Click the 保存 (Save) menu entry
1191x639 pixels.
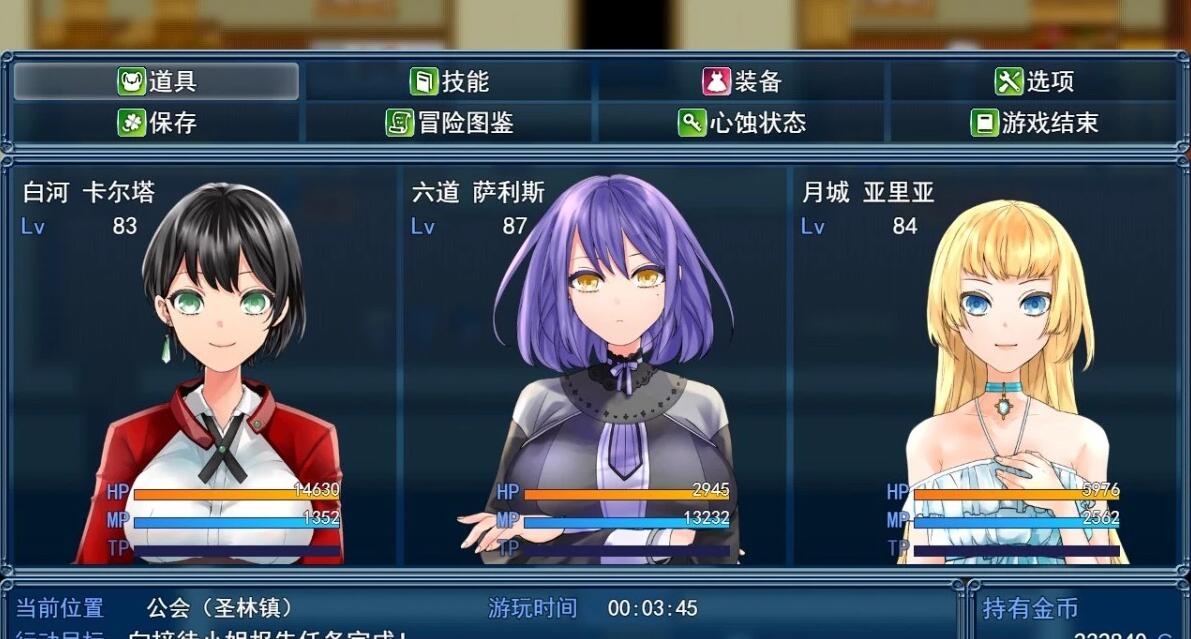157,123
